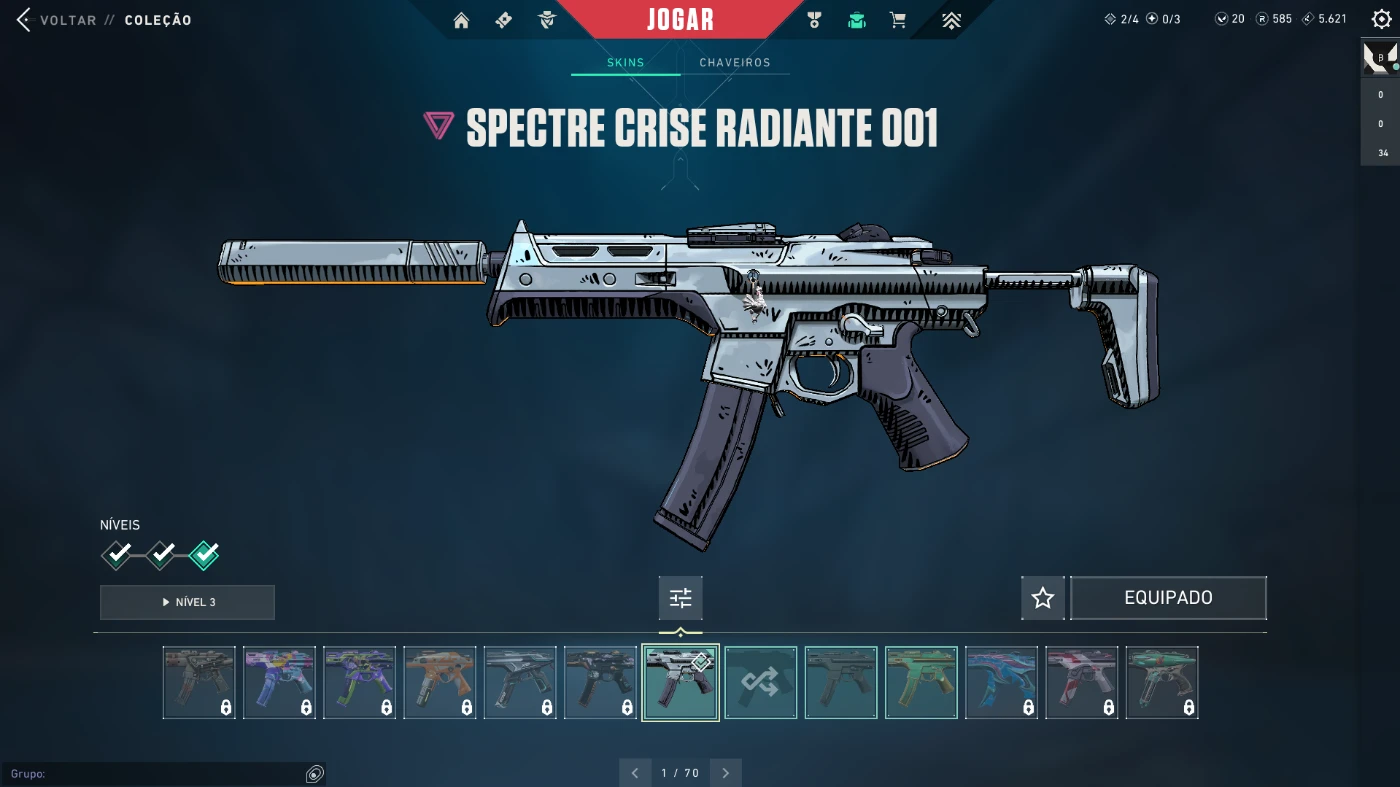Switch to the Chaveiros tab
Screen dimensions: 1400x787
coord(734,63)
